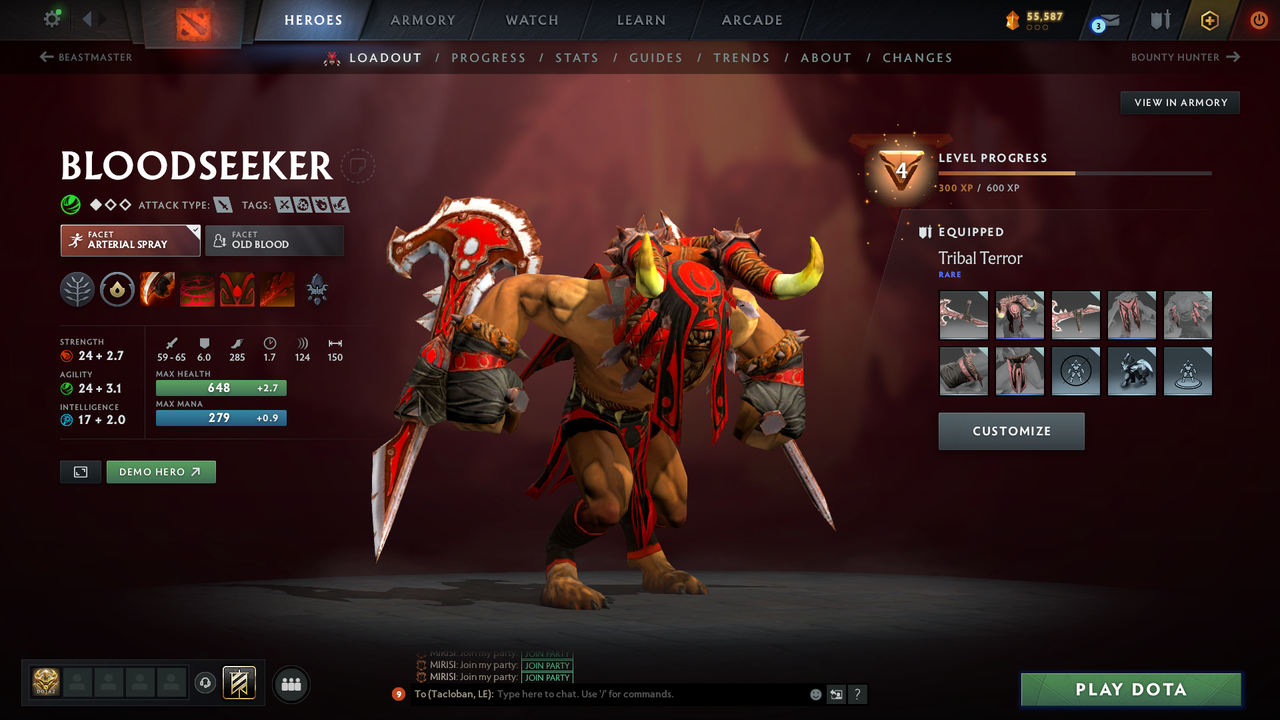Click the level progress XP bar

1077,171
